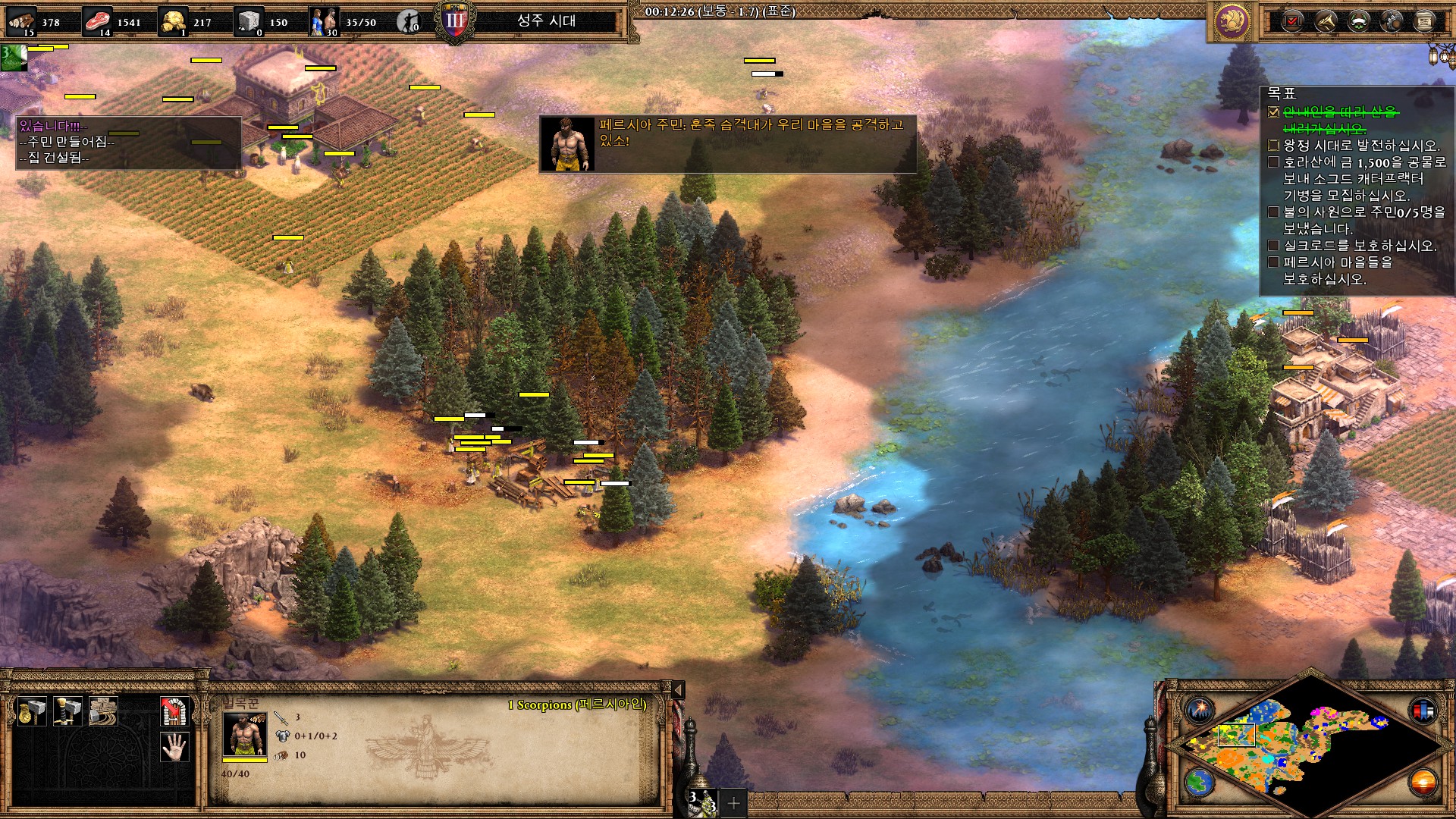The width and height of the screenshot is (1456, 819).
Task: Toggle minimap colored banners mode
Action: pyautogui.click(x=1423, y=711)
